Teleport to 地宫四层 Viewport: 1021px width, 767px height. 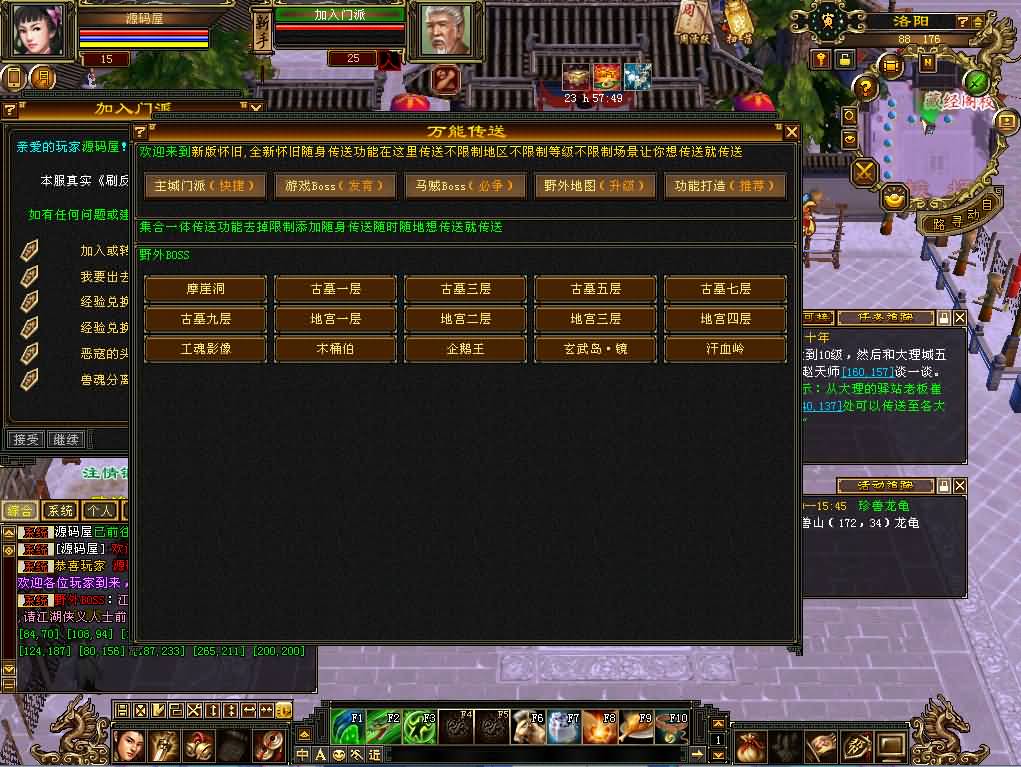(x=725, y=319)
